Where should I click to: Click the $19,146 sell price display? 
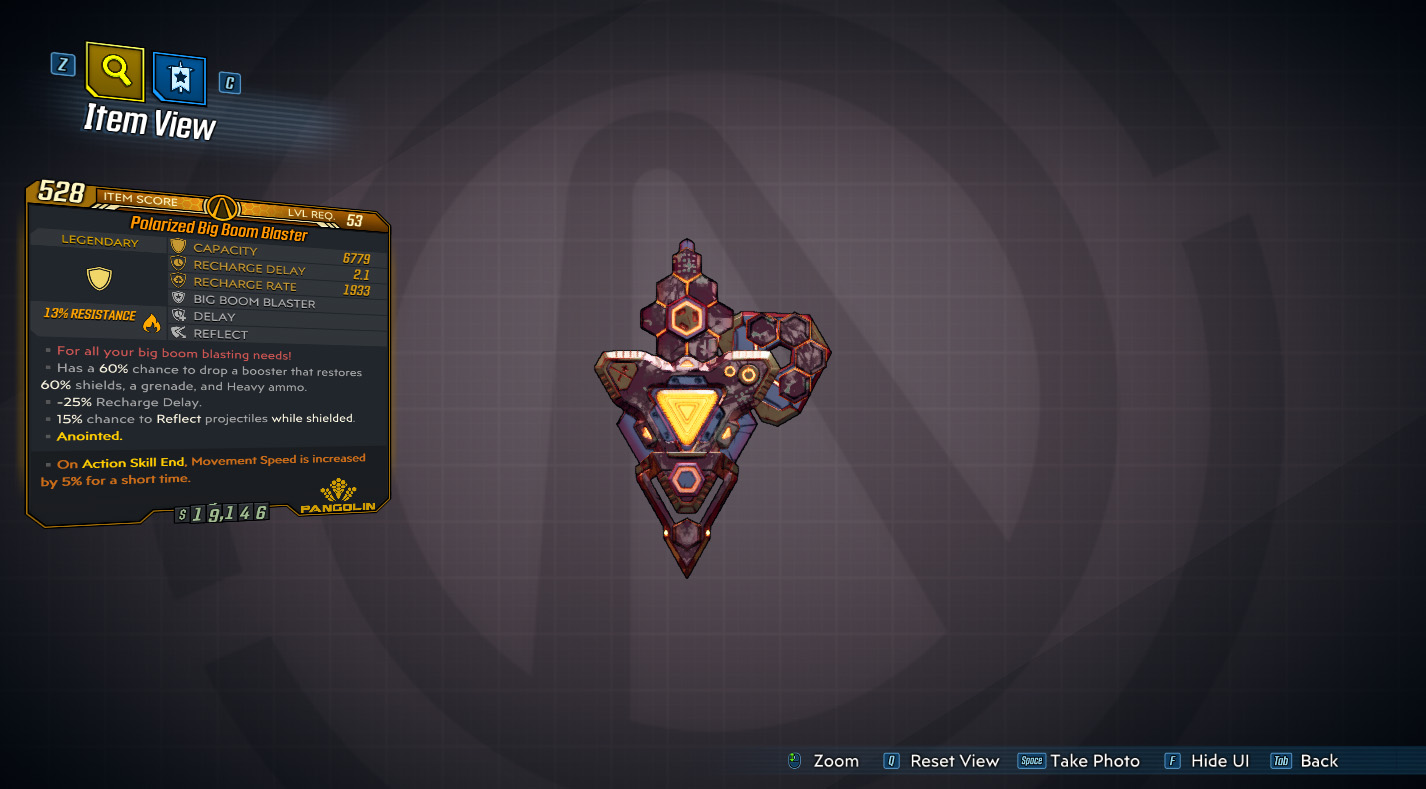pos(222,512)
